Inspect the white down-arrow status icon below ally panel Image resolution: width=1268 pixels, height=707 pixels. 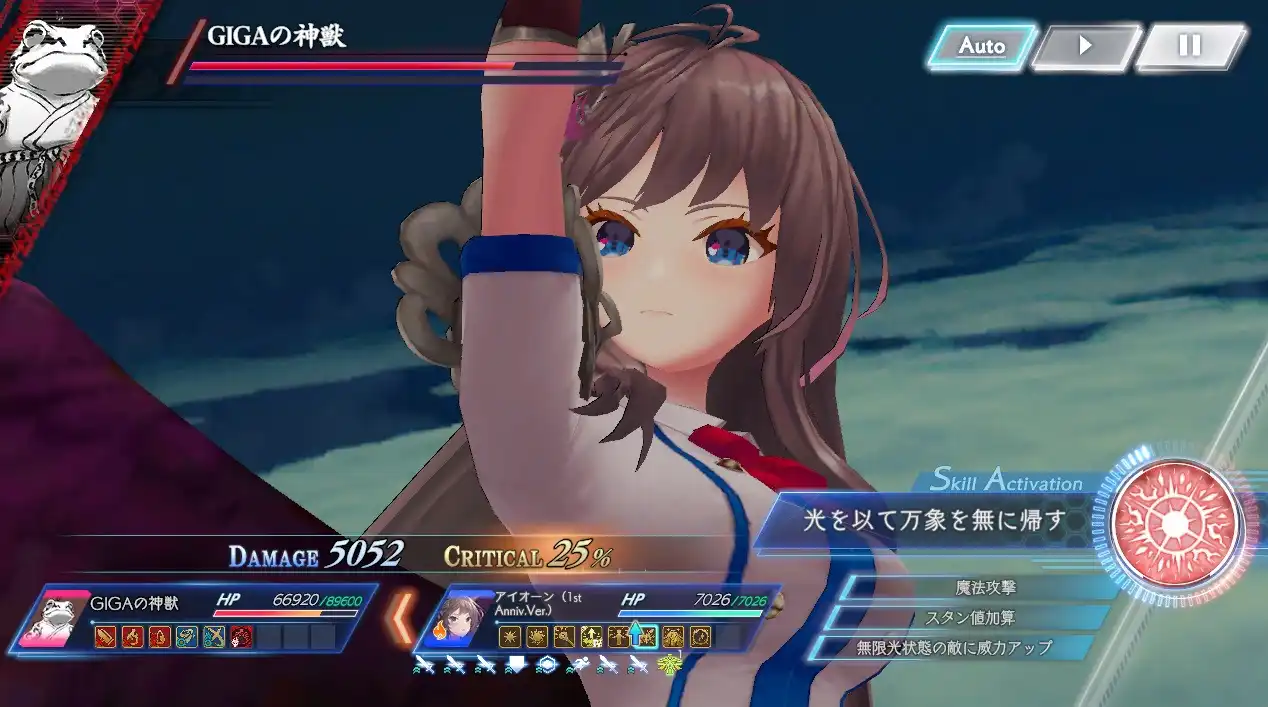517,665
